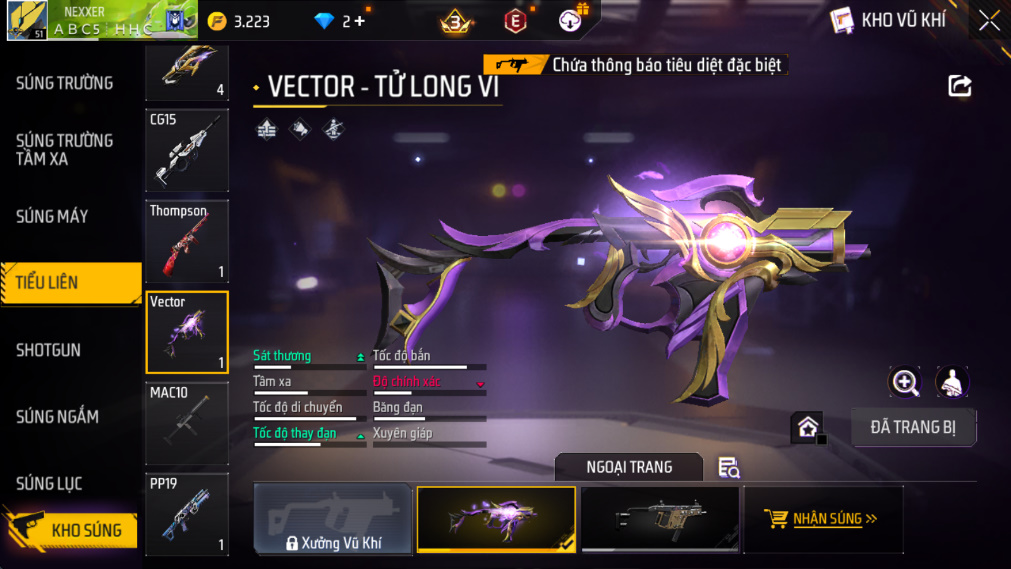The height and width of the screenshot is (569, 1011).
Task: Share the weapon using the share icon
Action: coord(960,86)
